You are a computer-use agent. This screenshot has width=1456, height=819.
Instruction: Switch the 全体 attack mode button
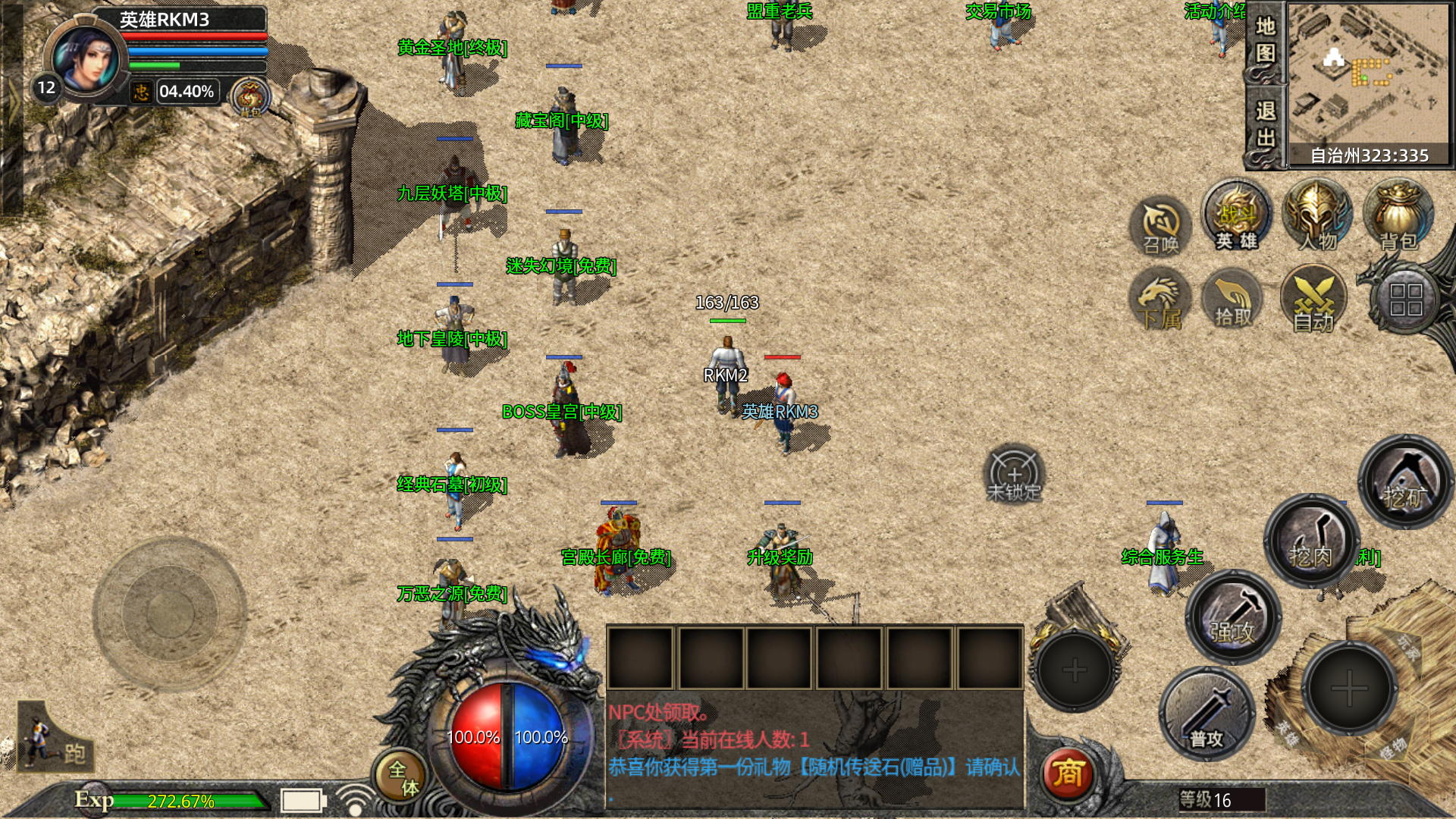(x=402, y=777)
